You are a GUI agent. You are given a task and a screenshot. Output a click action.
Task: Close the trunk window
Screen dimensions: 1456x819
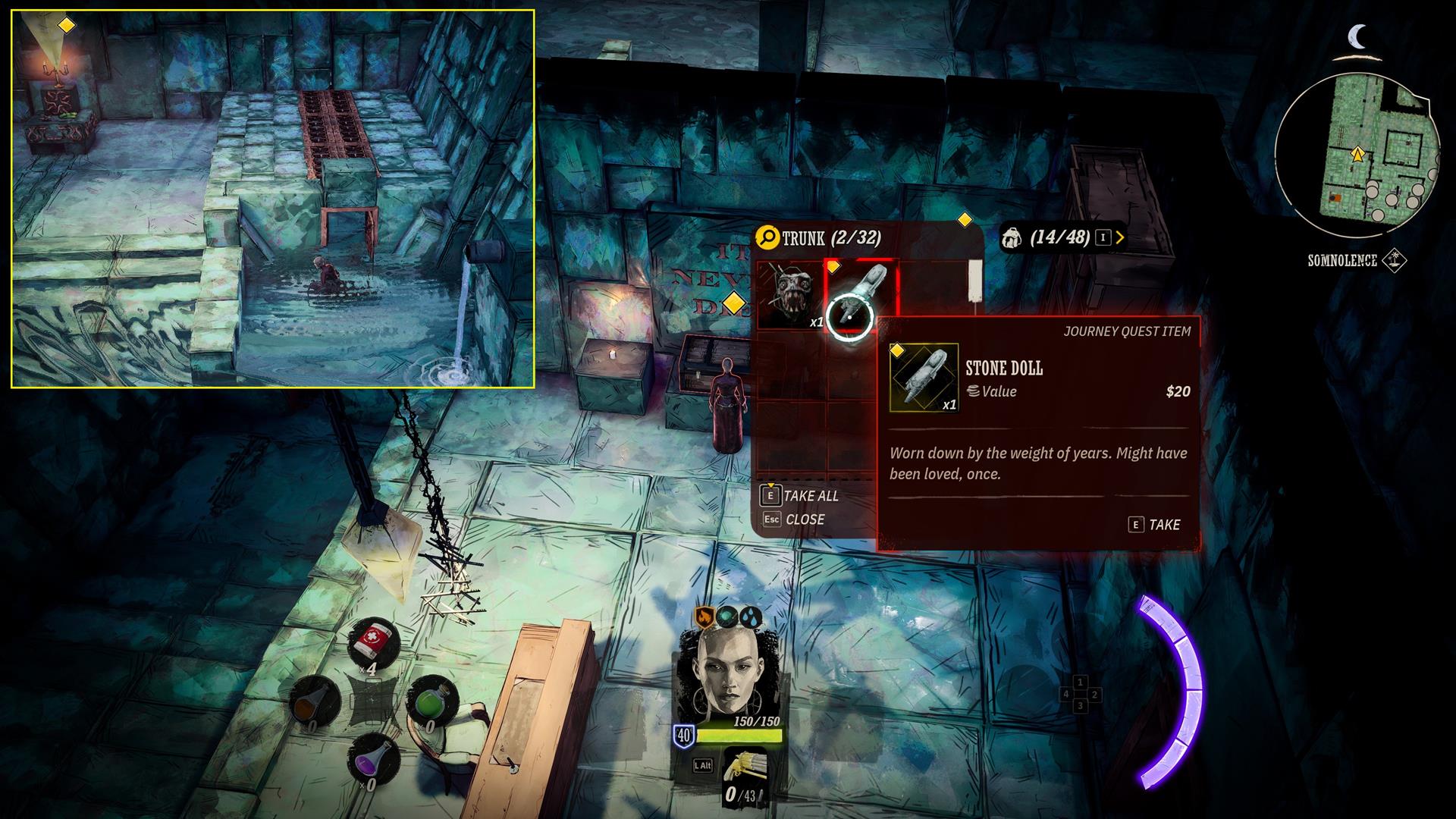(794, 519)
